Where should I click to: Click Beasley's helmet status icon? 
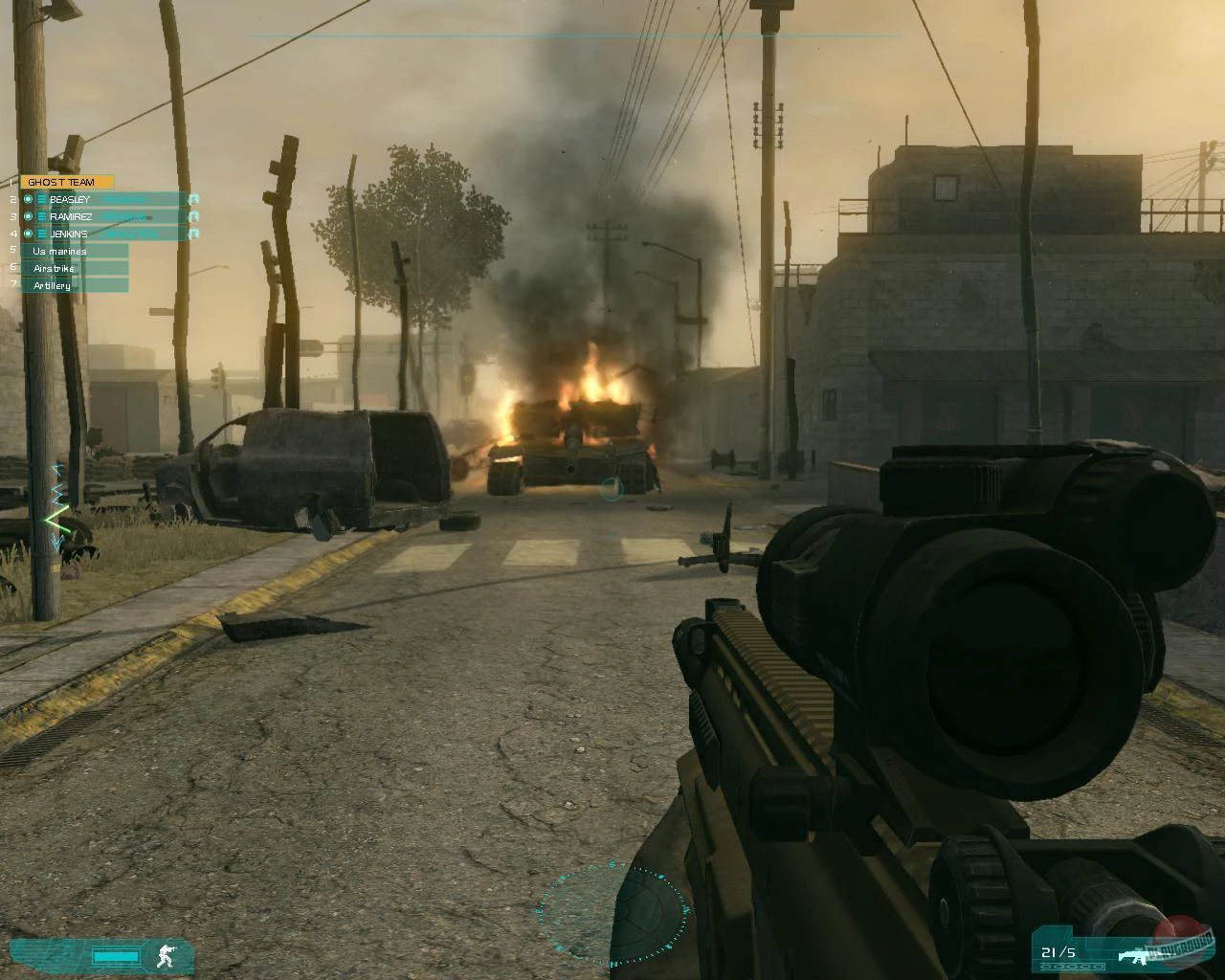[194, 199]
